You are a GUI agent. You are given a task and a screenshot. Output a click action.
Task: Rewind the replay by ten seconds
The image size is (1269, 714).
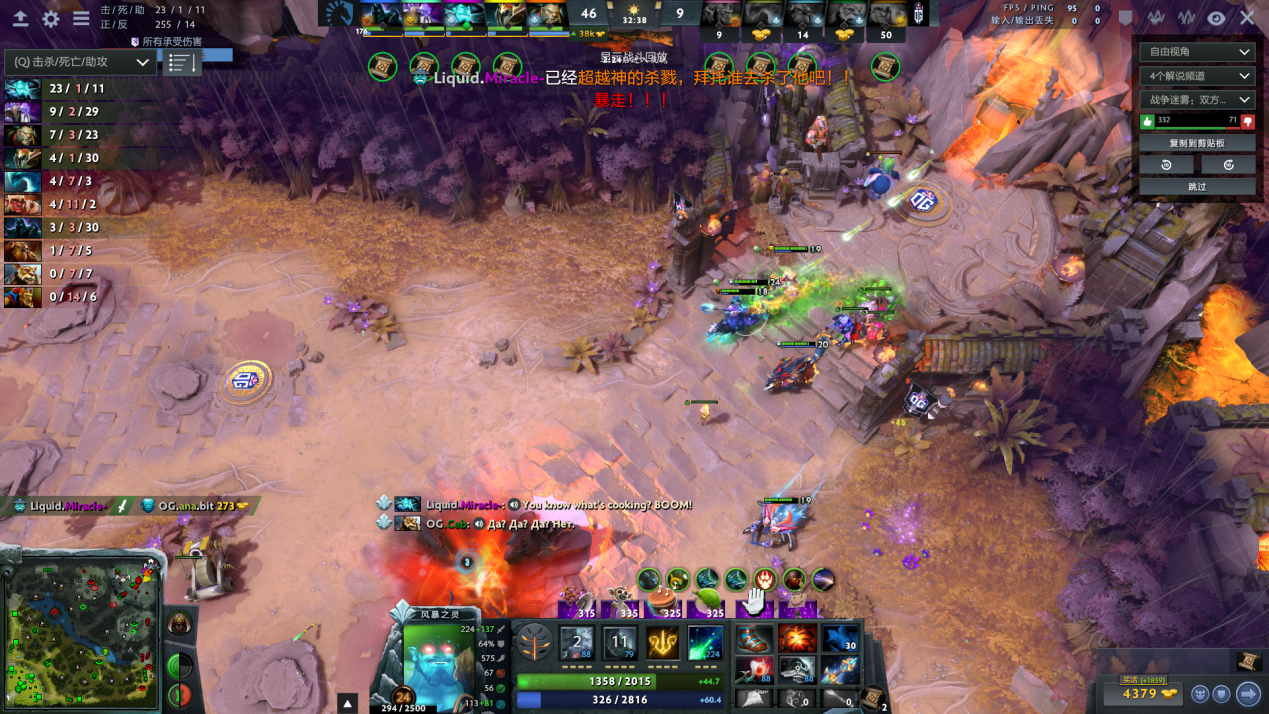tap(1167, 165)
